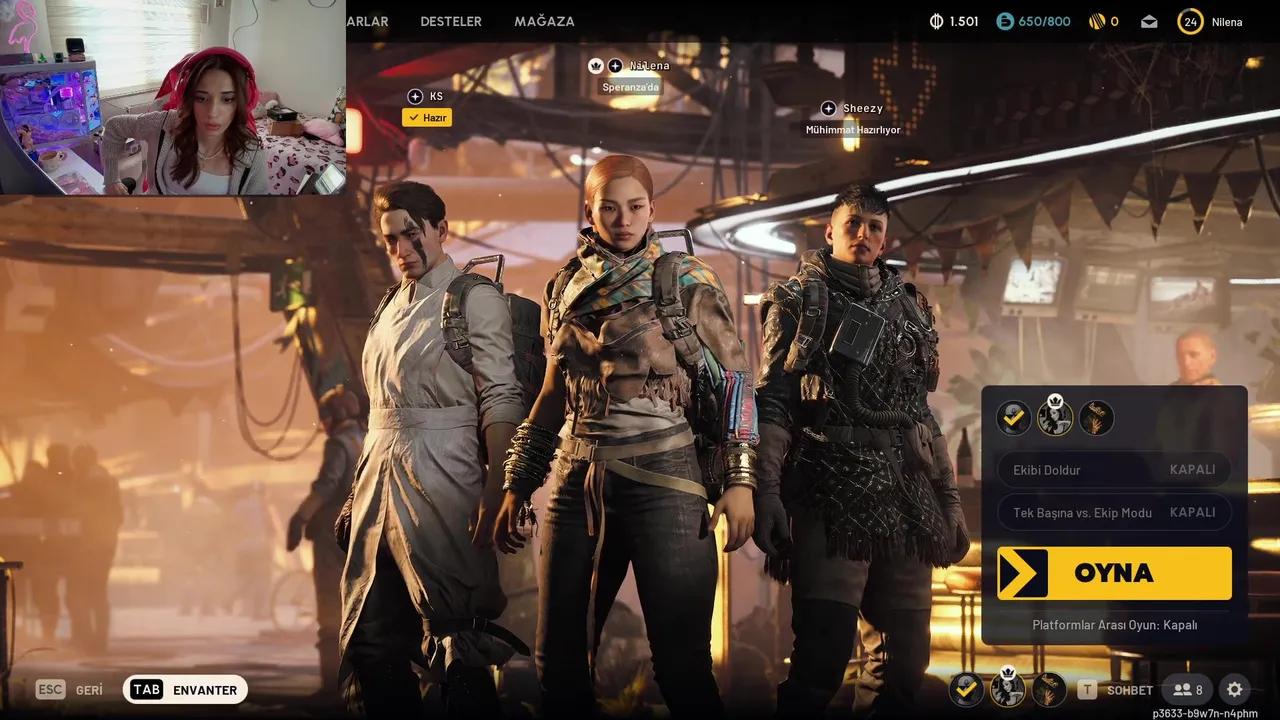Expand Na'Lena's player options
Screen dimensions: 1280x720
[x=615, y=65]
